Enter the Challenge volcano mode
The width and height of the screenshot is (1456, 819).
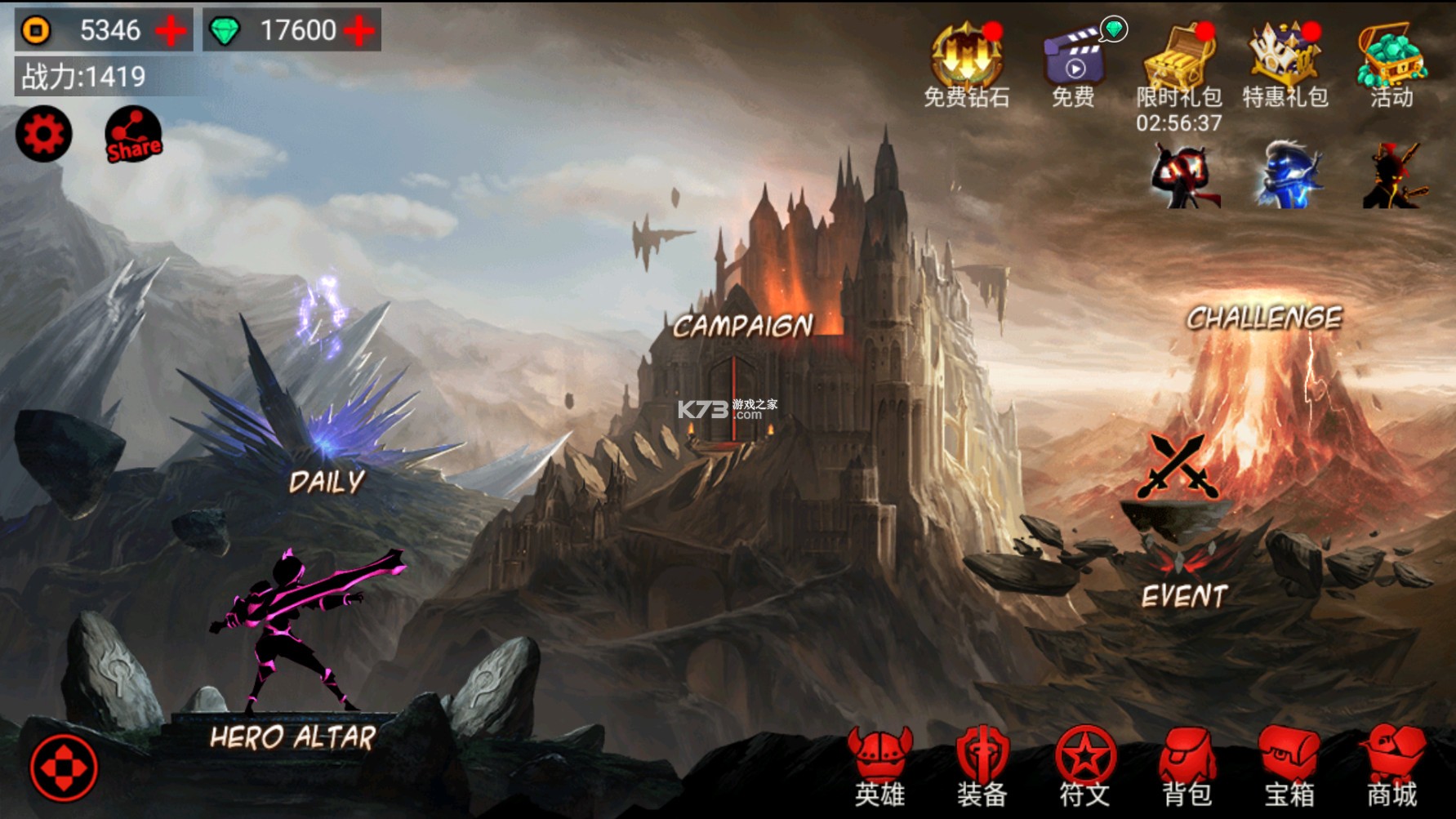tap(1264, 318)
